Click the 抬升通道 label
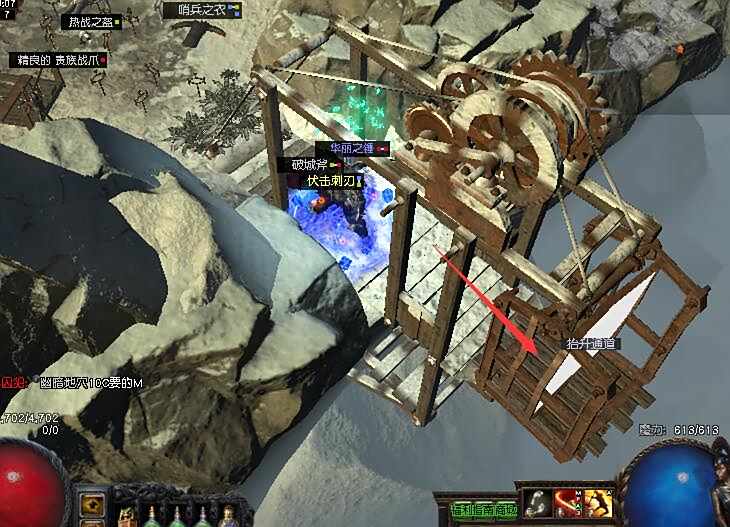 (592, 343)
